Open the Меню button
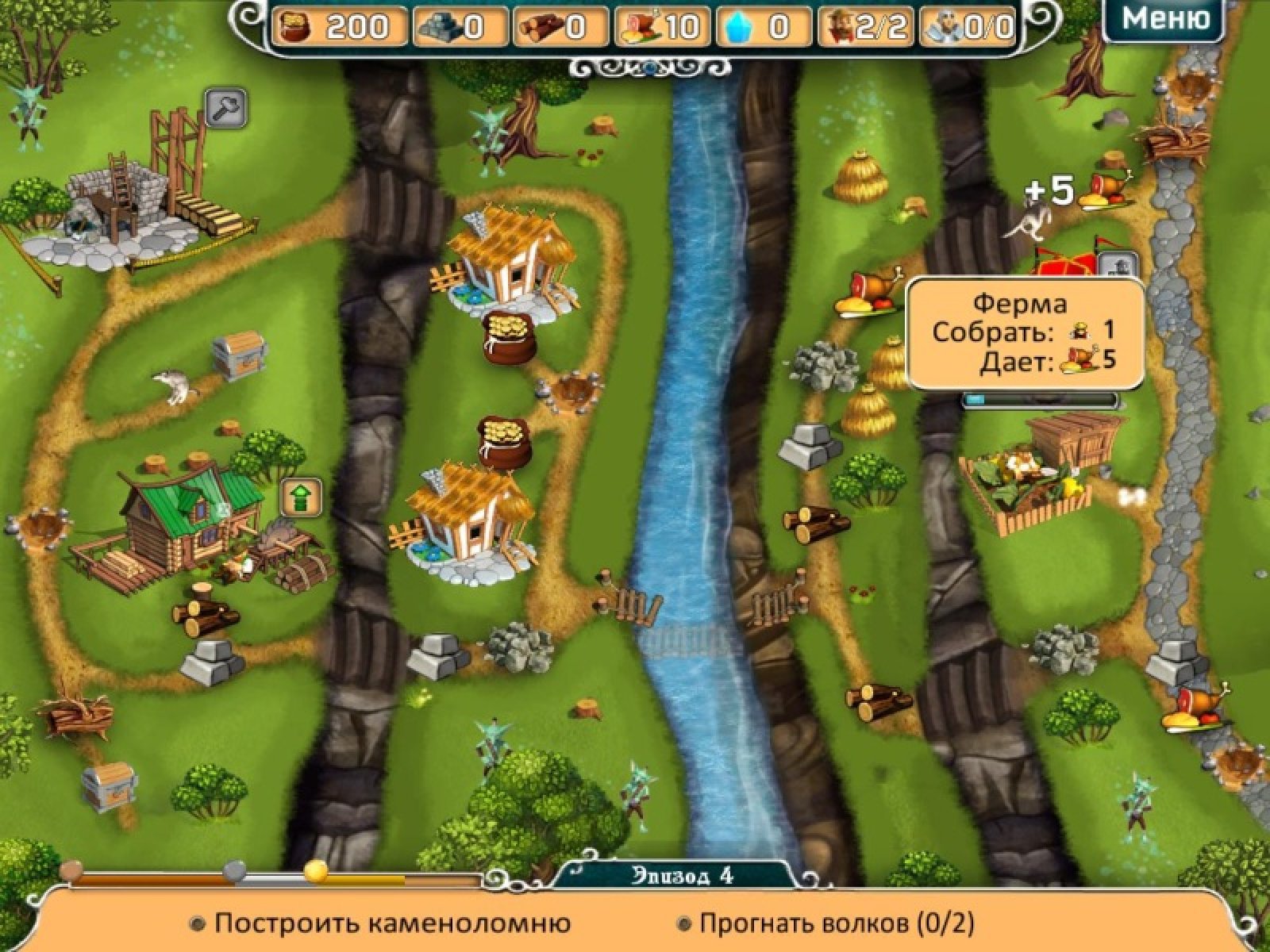 tap(1164, 19)
